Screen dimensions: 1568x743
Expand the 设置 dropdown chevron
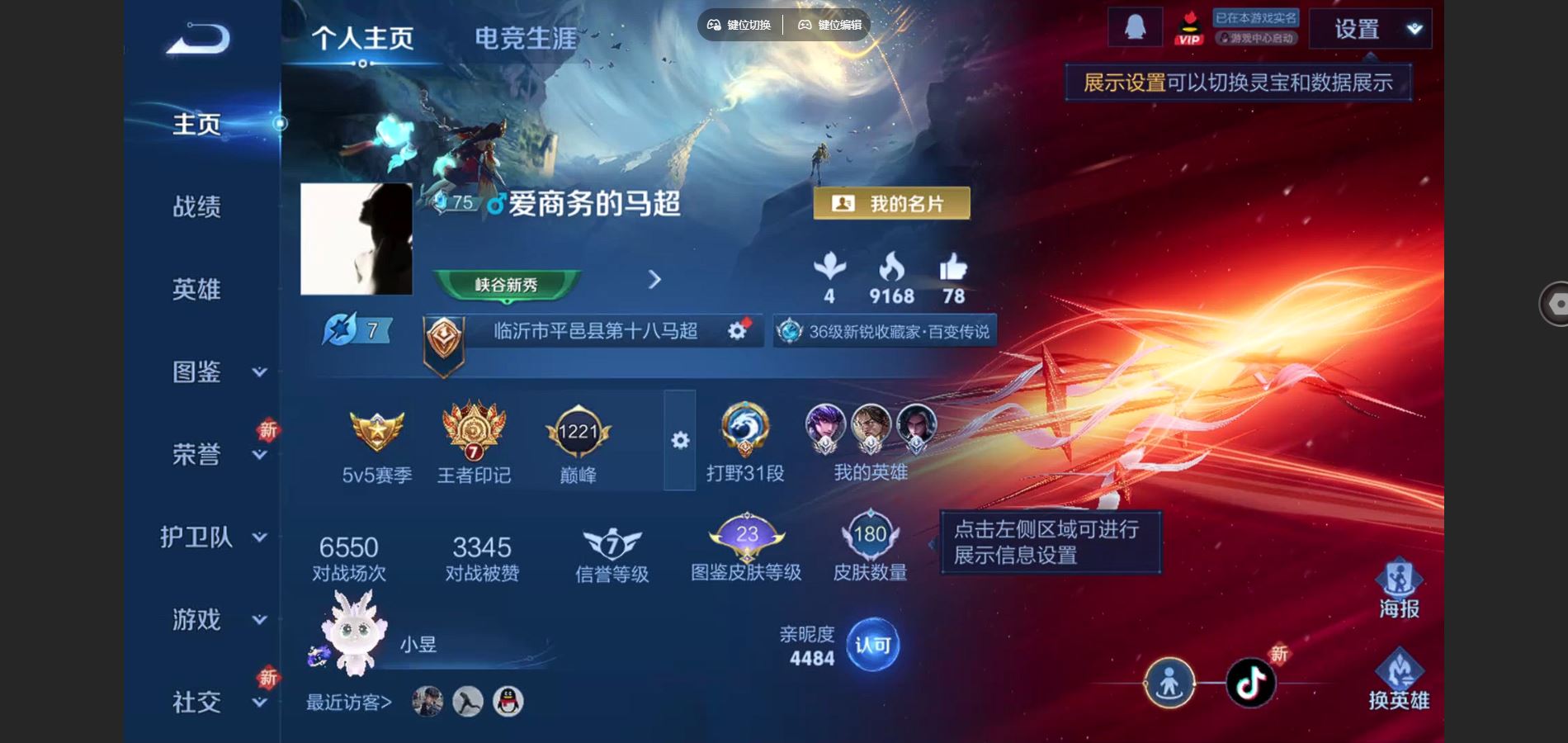coord(1415,27)
